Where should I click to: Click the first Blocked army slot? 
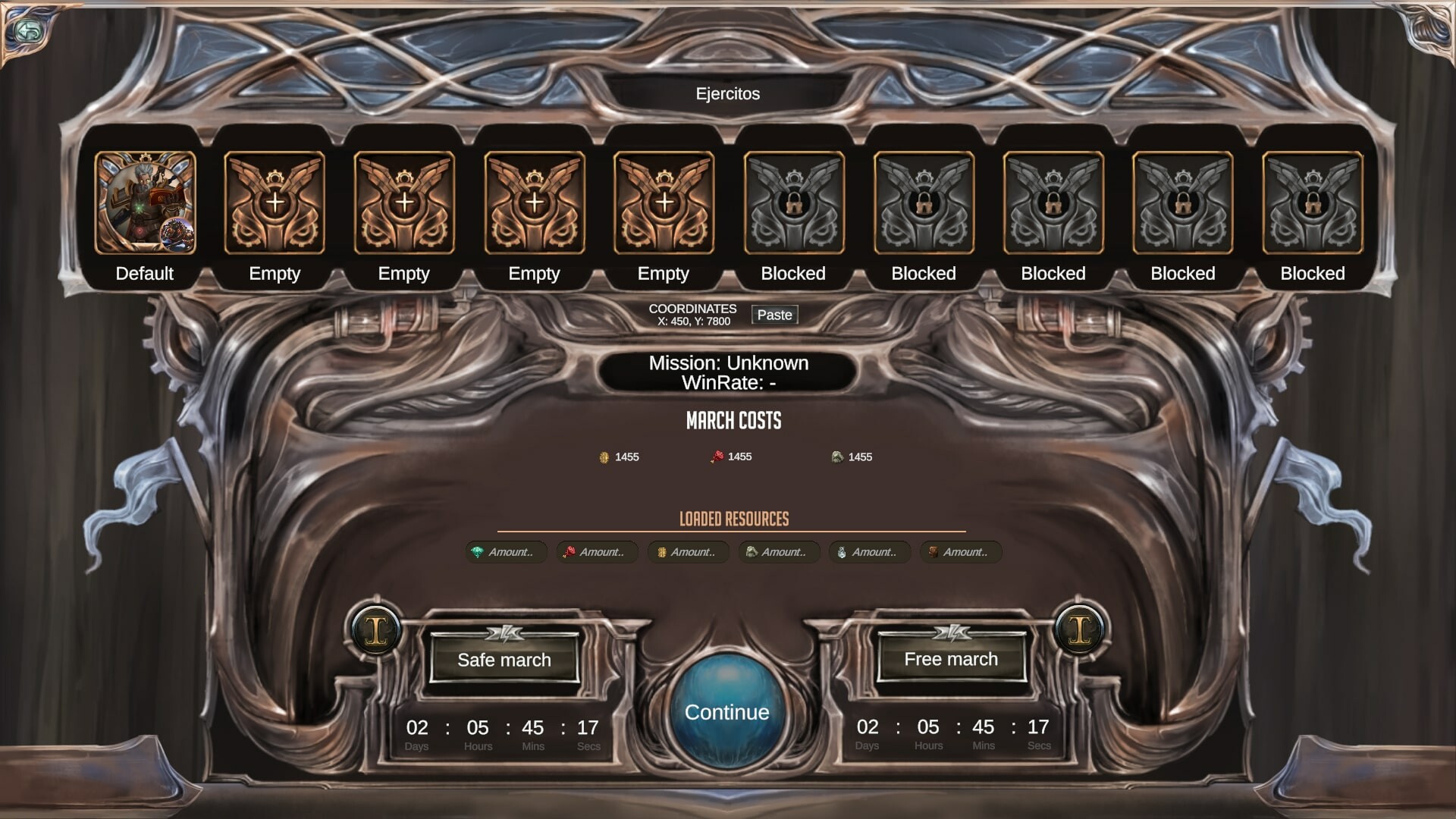pos(793,203)
